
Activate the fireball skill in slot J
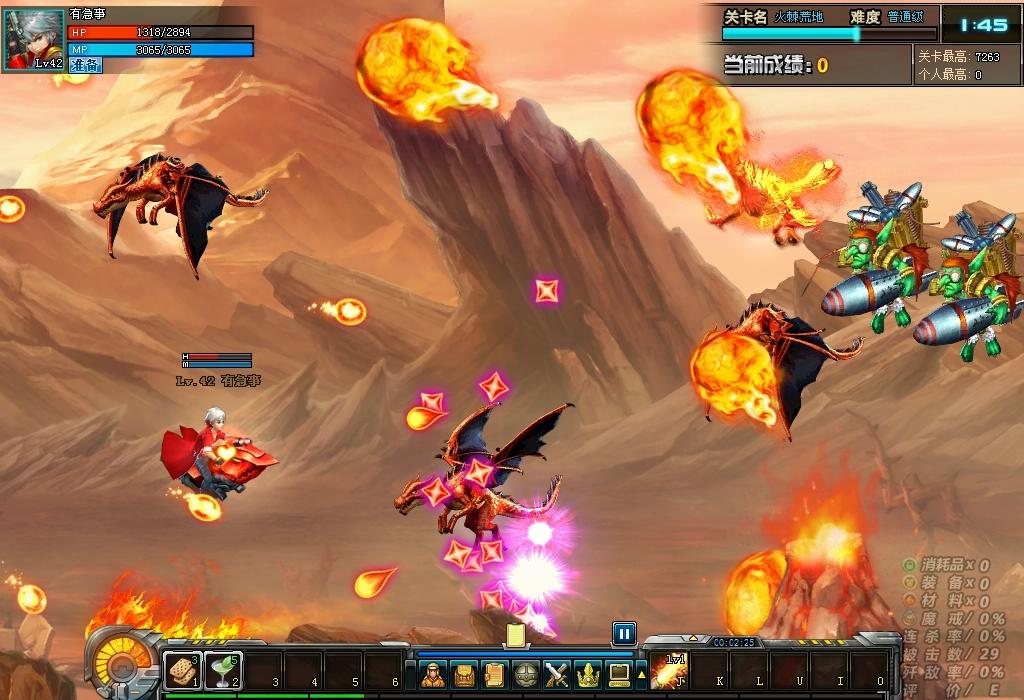pyautogui.click(x=668, y=671)
